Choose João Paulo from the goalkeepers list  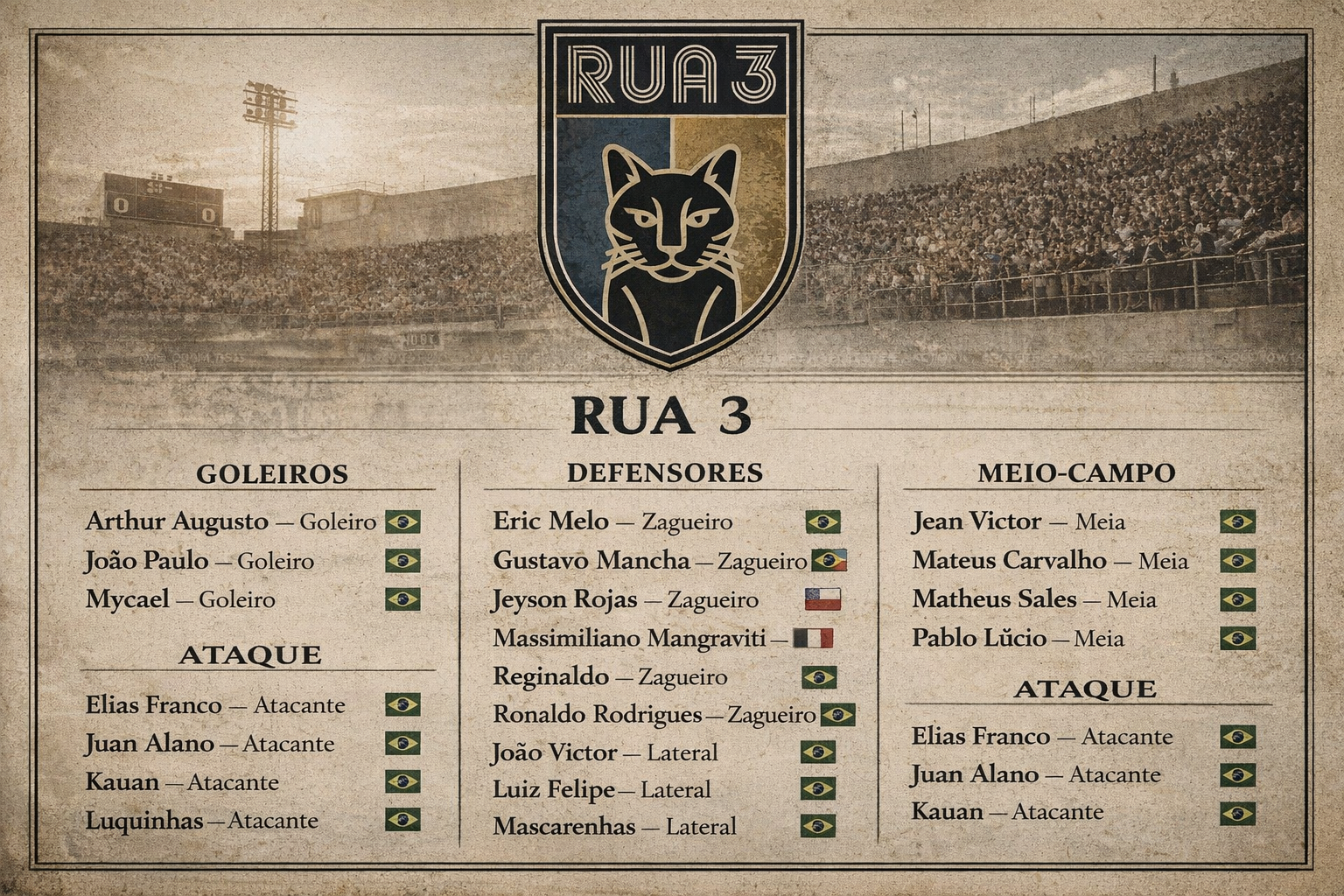pos(199,561)
